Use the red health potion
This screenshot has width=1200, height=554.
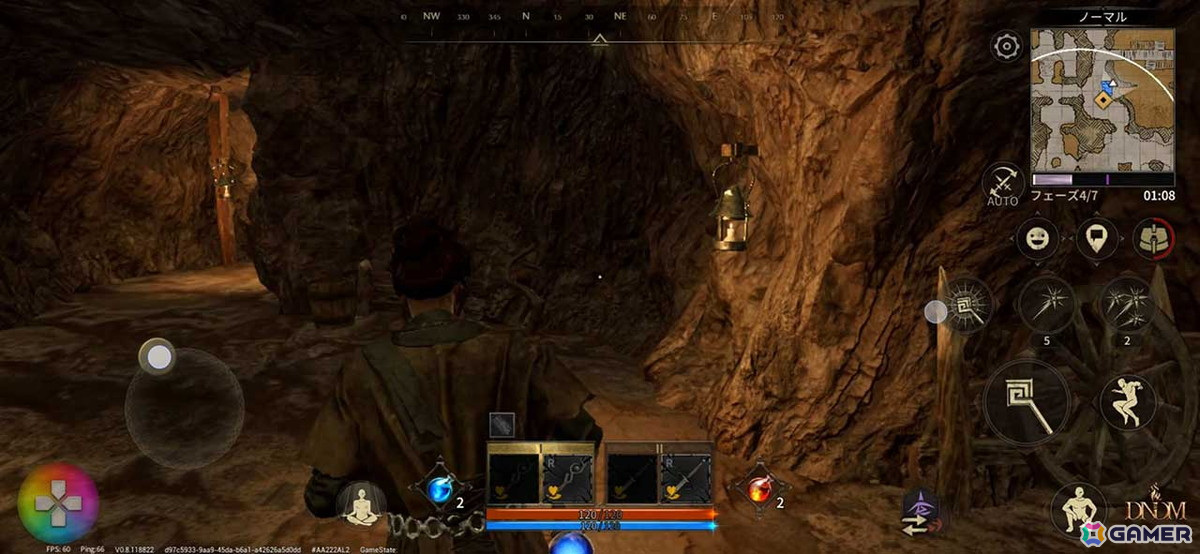tap(760, 488)
